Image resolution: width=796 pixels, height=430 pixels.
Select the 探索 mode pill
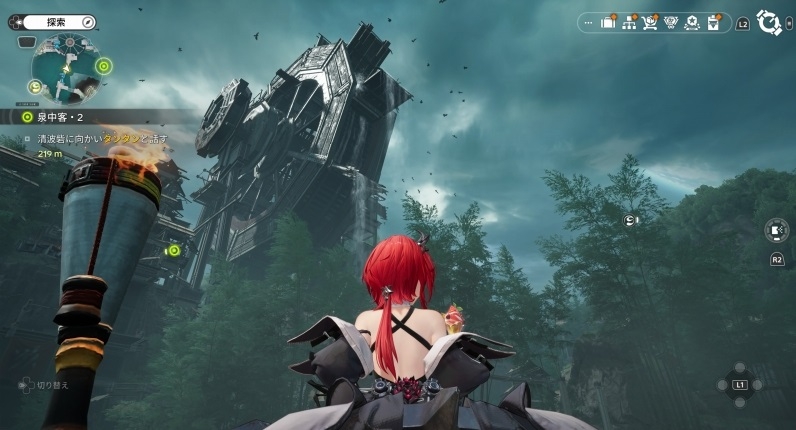57,21
